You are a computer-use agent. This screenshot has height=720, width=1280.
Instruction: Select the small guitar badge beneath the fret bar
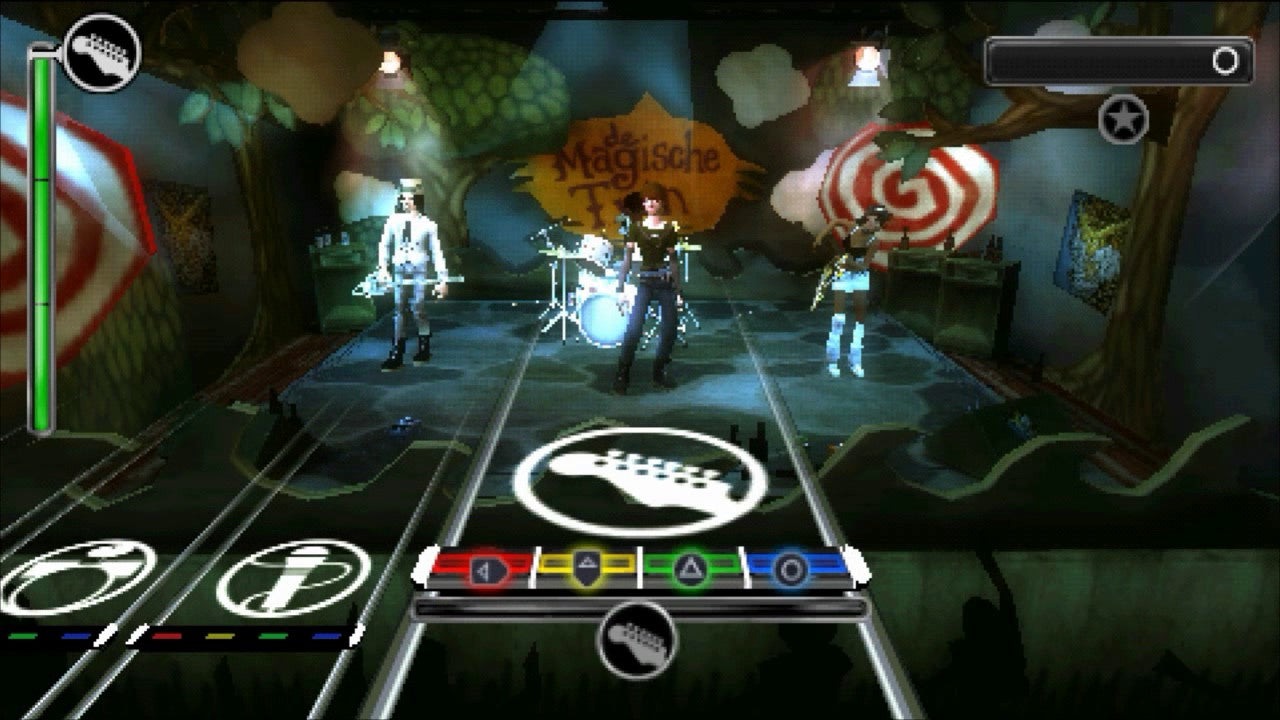(637, 641)
